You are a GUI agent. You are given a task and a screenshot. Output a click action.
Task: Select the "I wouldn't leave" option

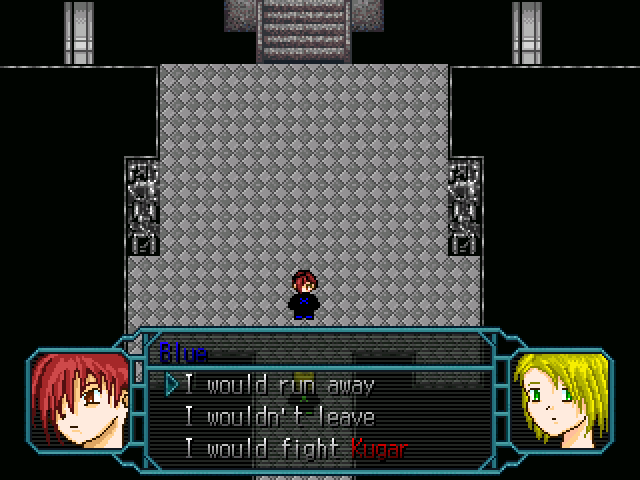pos(279,417)
